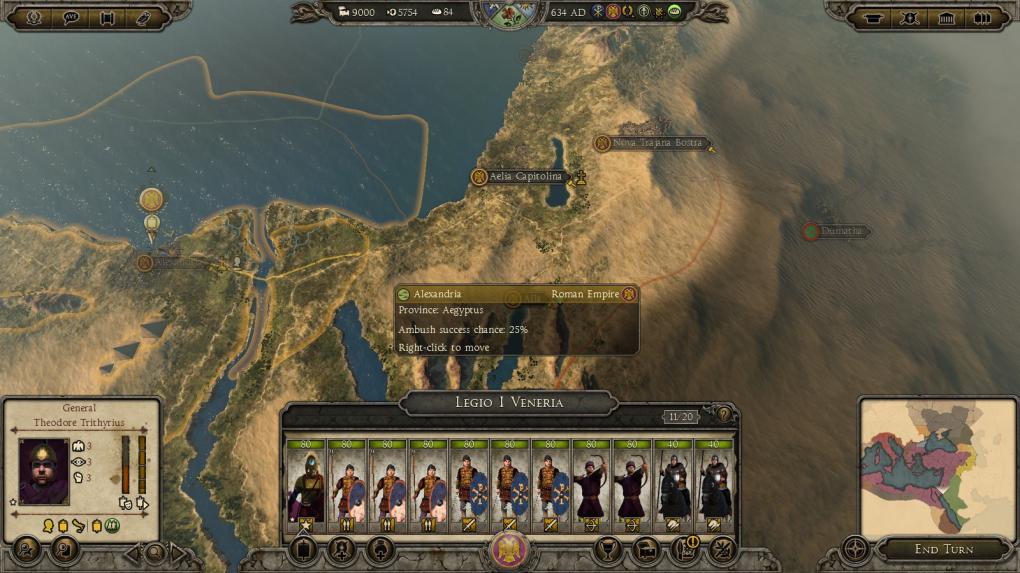Open the faction emblem button at bottom center

coord(509,551)
